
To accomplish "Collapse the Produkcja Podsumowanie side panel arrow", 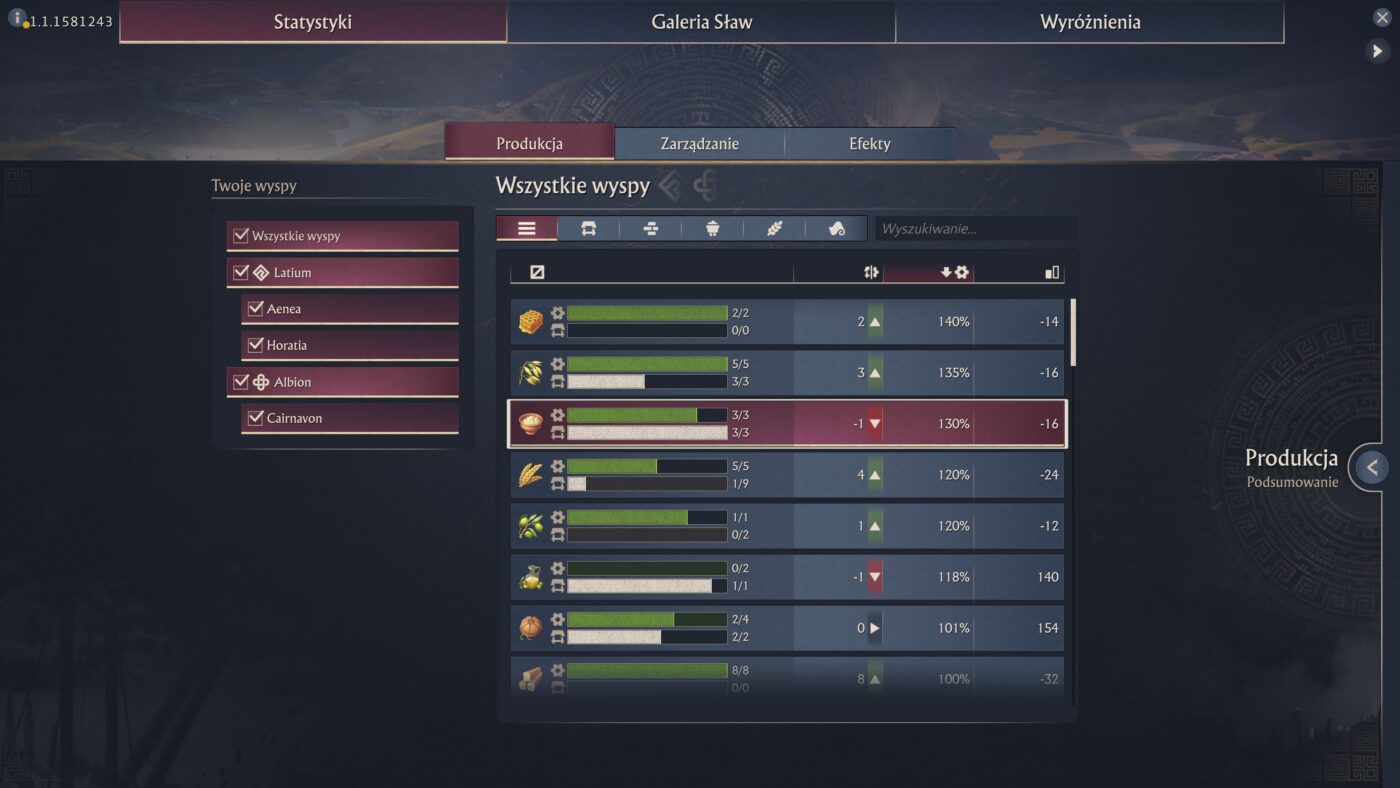I will [1372, 467].
